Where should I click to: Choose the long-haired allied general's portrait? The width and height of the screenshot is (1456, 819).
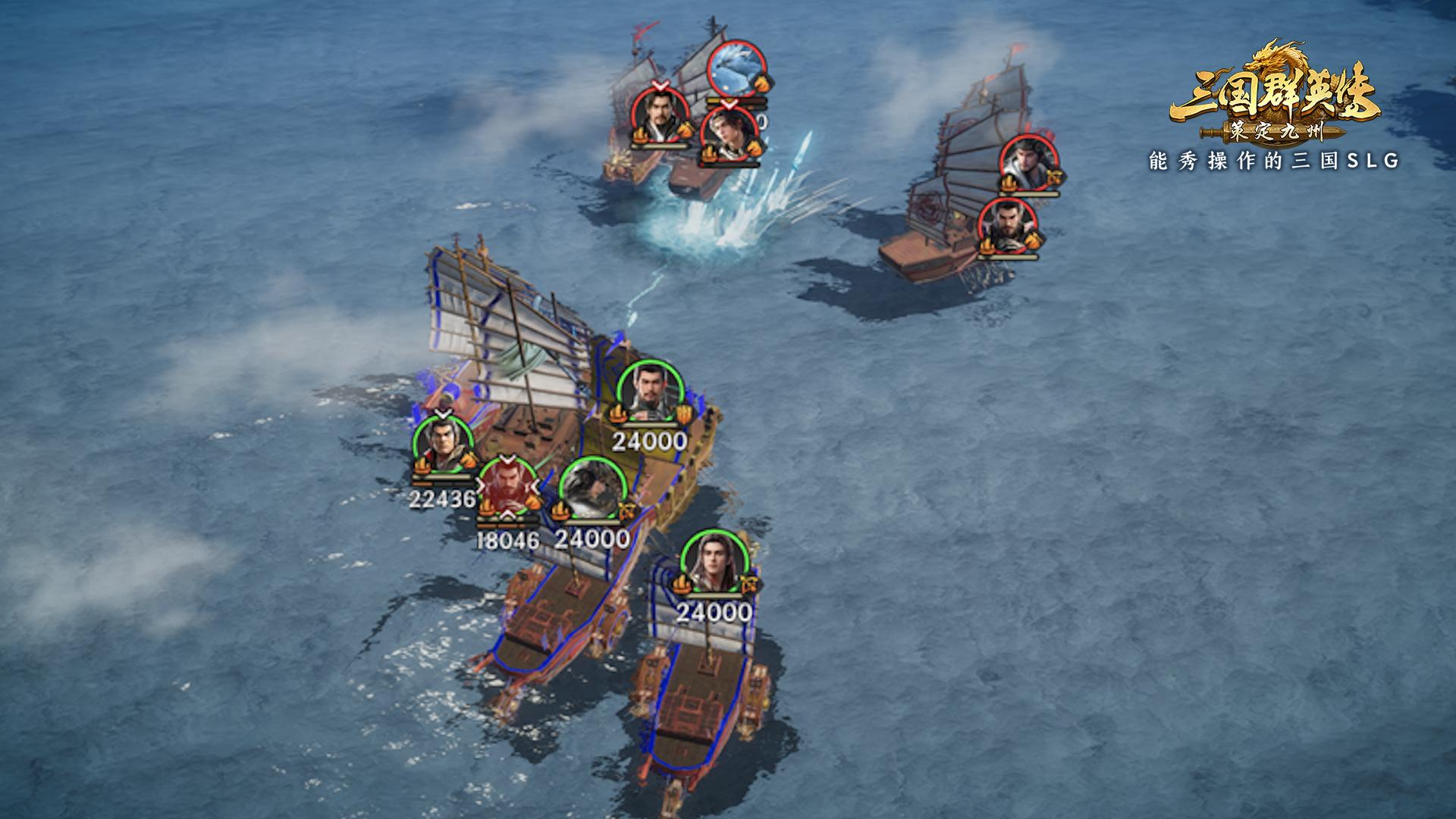pos(711,563)
